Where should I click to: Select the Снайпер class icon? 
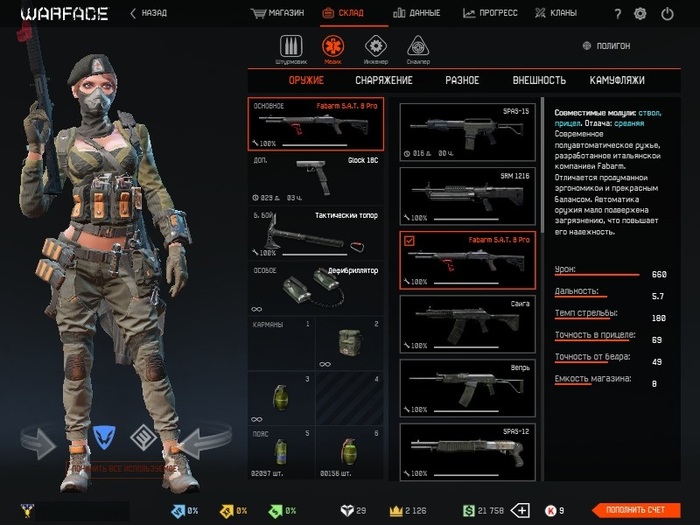pos(418,48)
